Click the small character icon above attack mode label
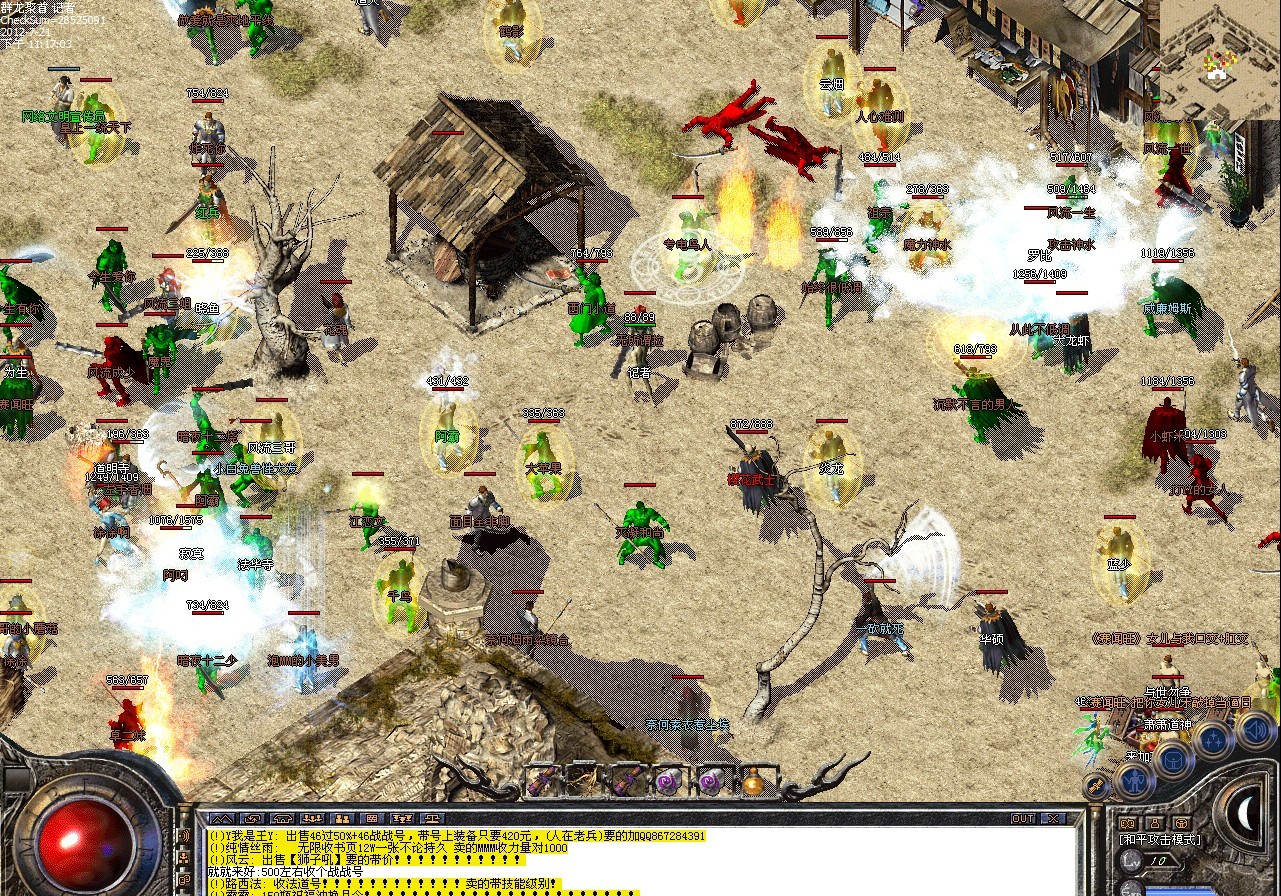Image resolution: width=1281 pixels, height=896 pixels. tap(1154, 823)
